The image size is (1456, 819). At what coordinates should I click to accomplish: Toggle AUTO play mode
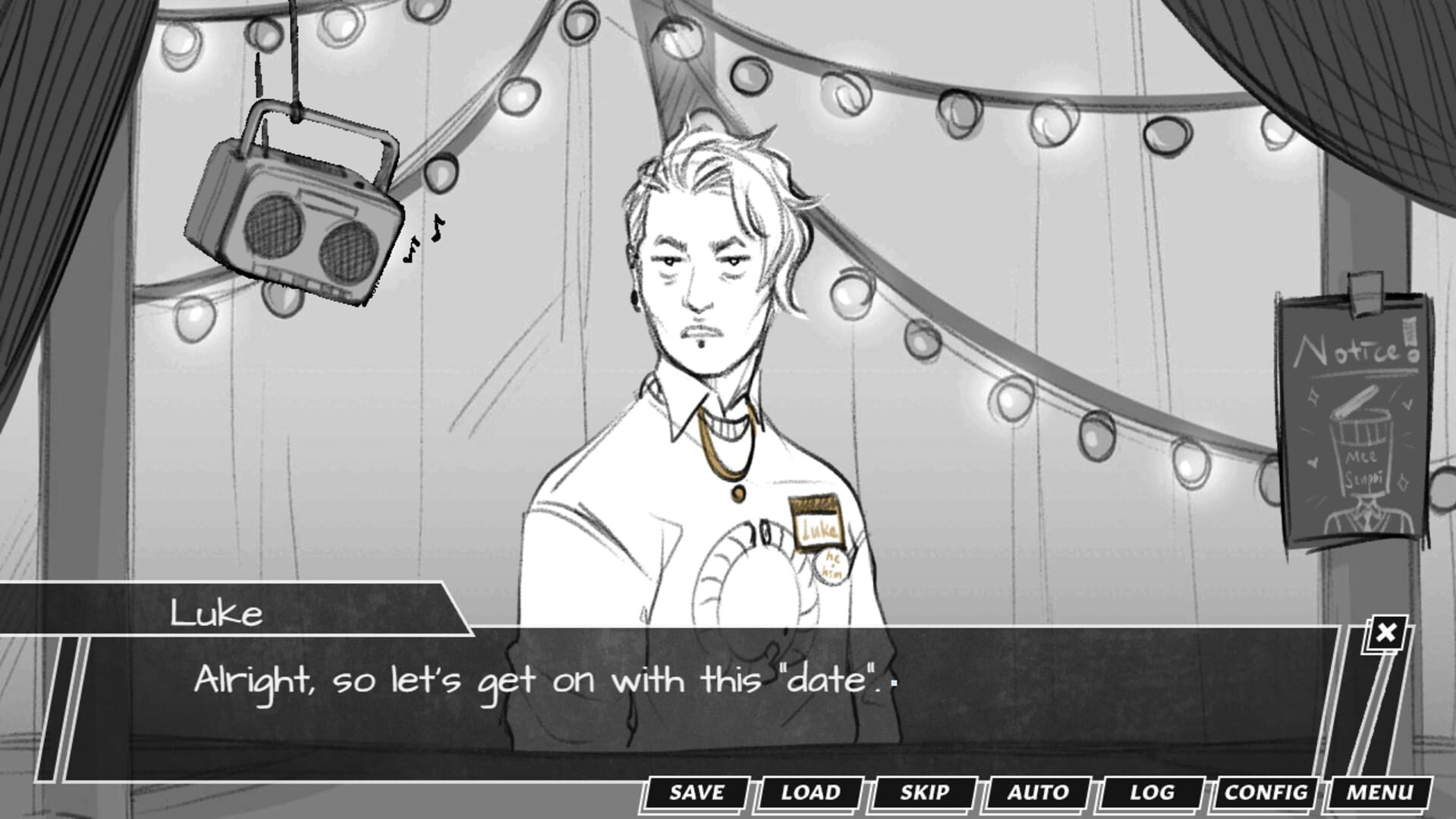[1036, 793]
